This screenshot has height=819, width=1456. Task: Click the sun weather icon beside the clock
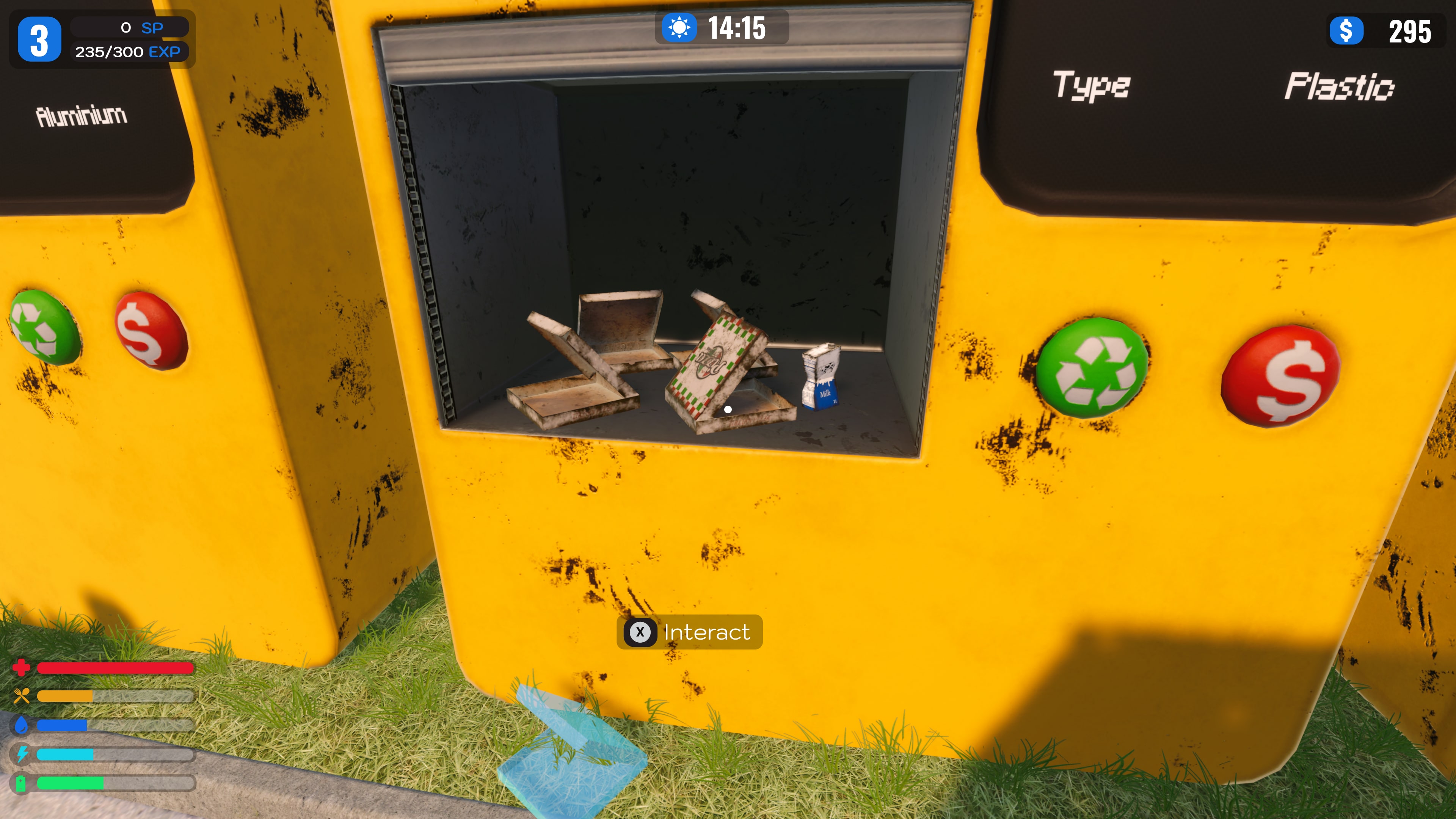coord(680,28)
